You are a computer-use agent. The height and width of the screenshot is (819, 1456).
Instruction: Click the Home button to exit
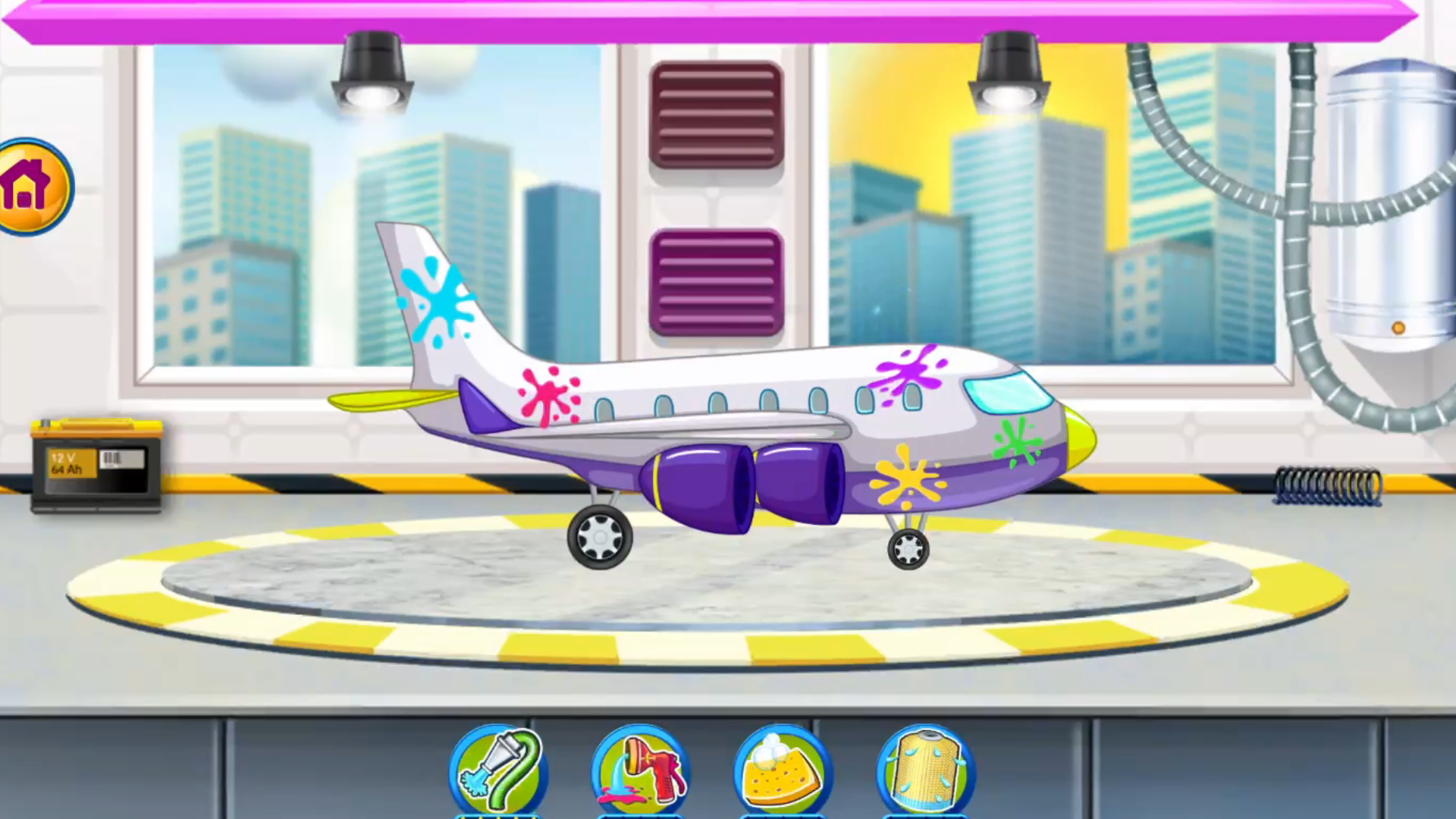(30, 184)
